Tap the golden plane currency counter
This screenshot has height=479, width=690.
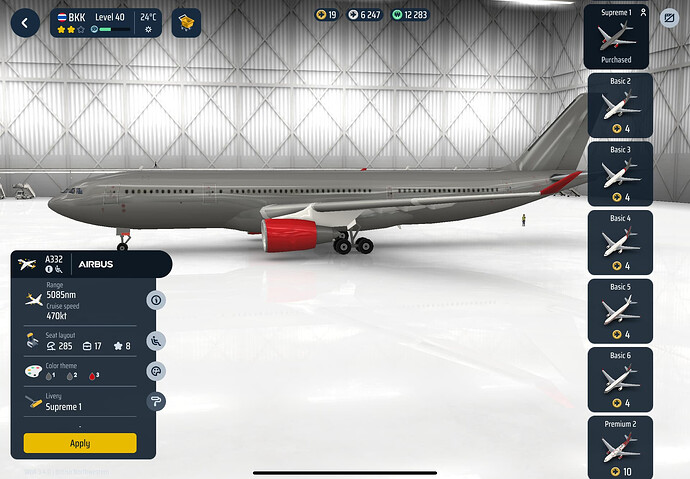(x=327, y=15)
